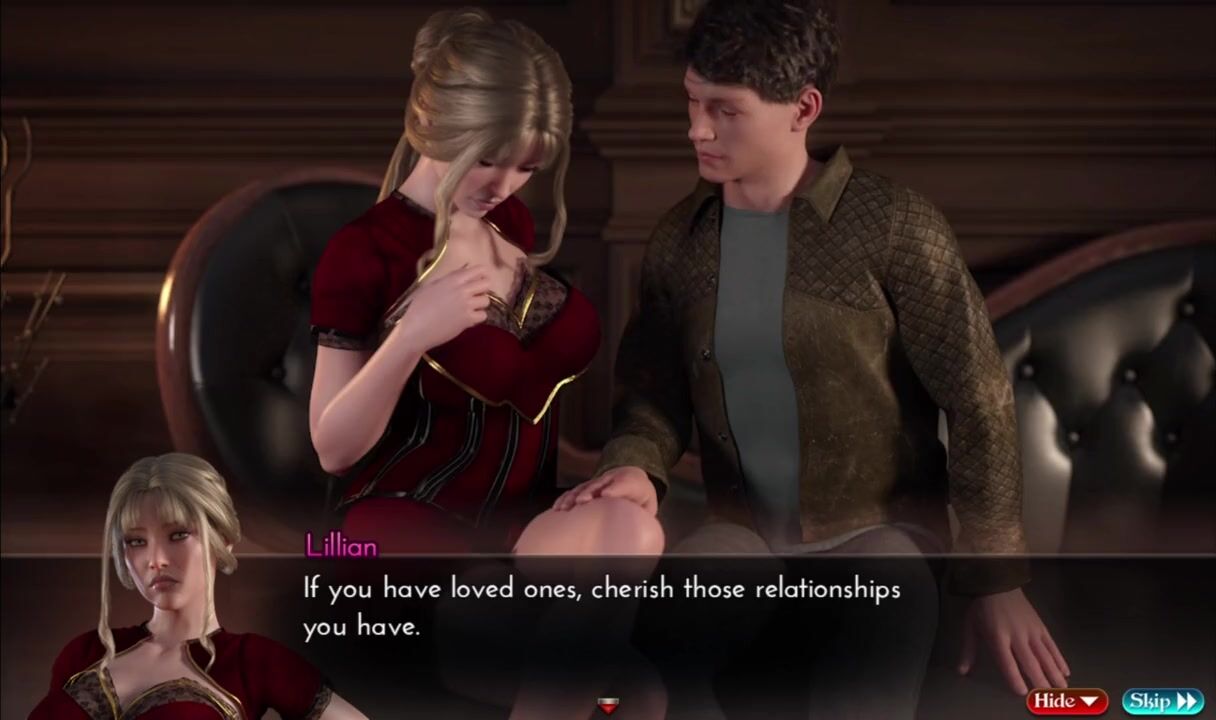Advance dialogue via the red arrow indicator
Screen dimensions: 1216x720
607,706
